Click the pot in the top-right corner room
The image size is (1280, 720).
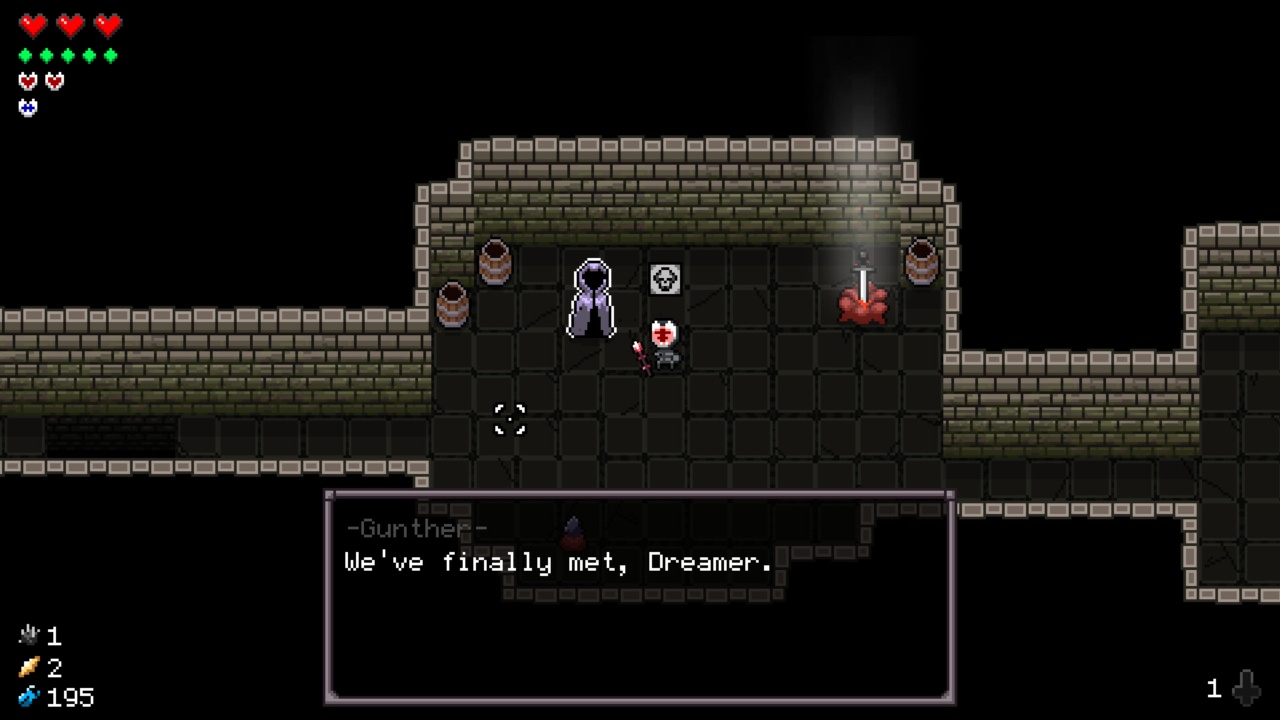(921, 263)
